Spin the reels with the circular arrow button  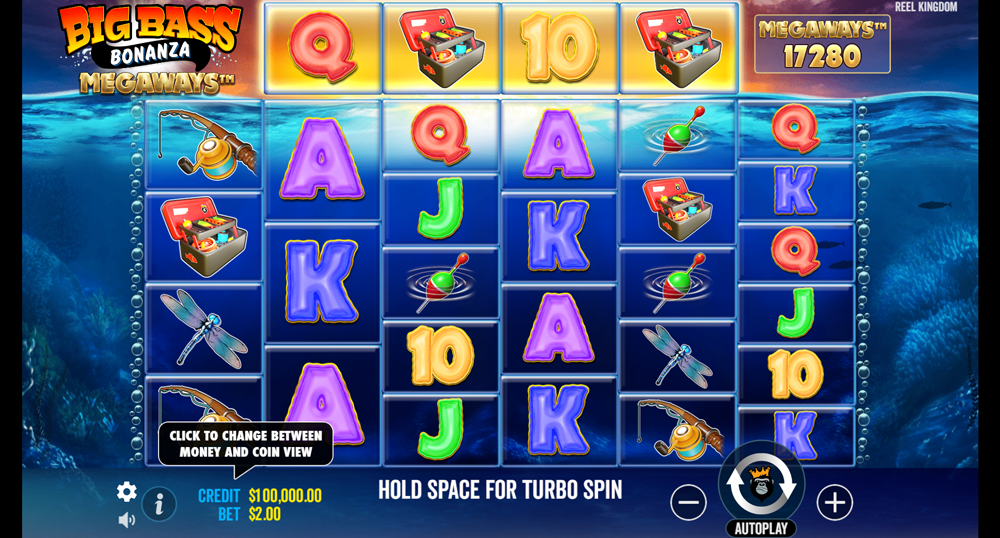pyautogui.click(x=761, y=484)
